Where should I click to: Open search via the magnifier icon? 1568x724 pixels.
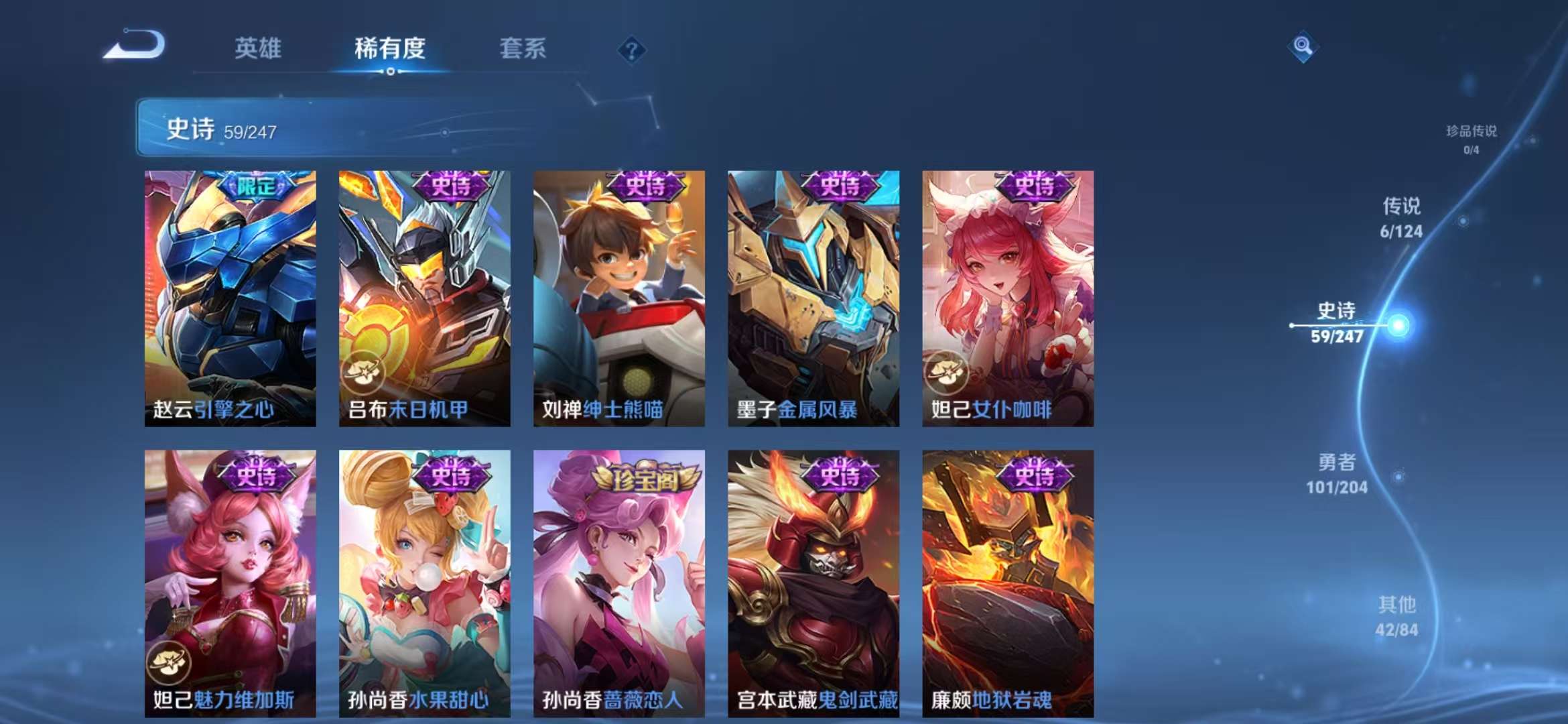[1302, 46]
